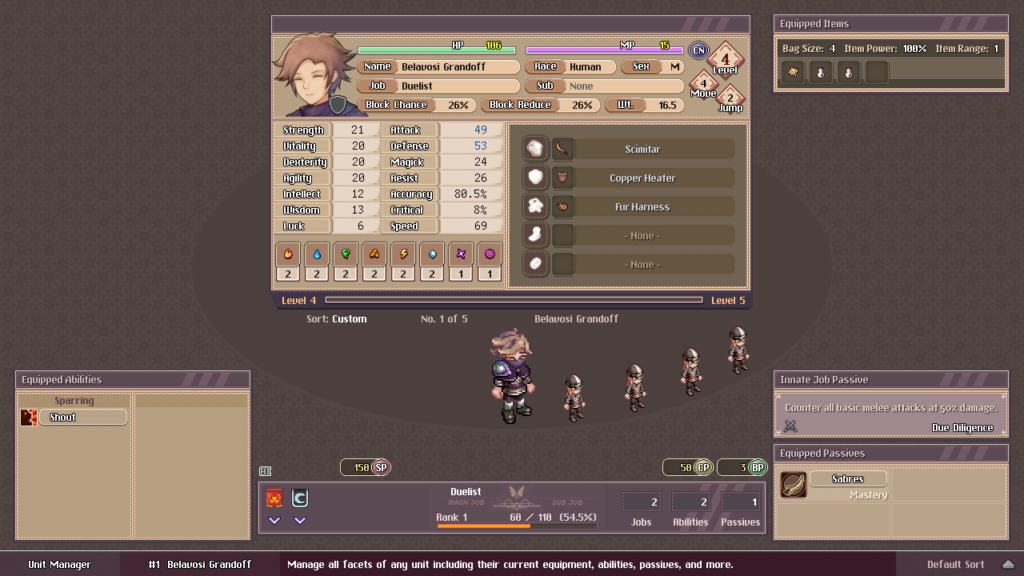
Task: Click the crescent moon job icon
Action: click(x=299, y=498)
